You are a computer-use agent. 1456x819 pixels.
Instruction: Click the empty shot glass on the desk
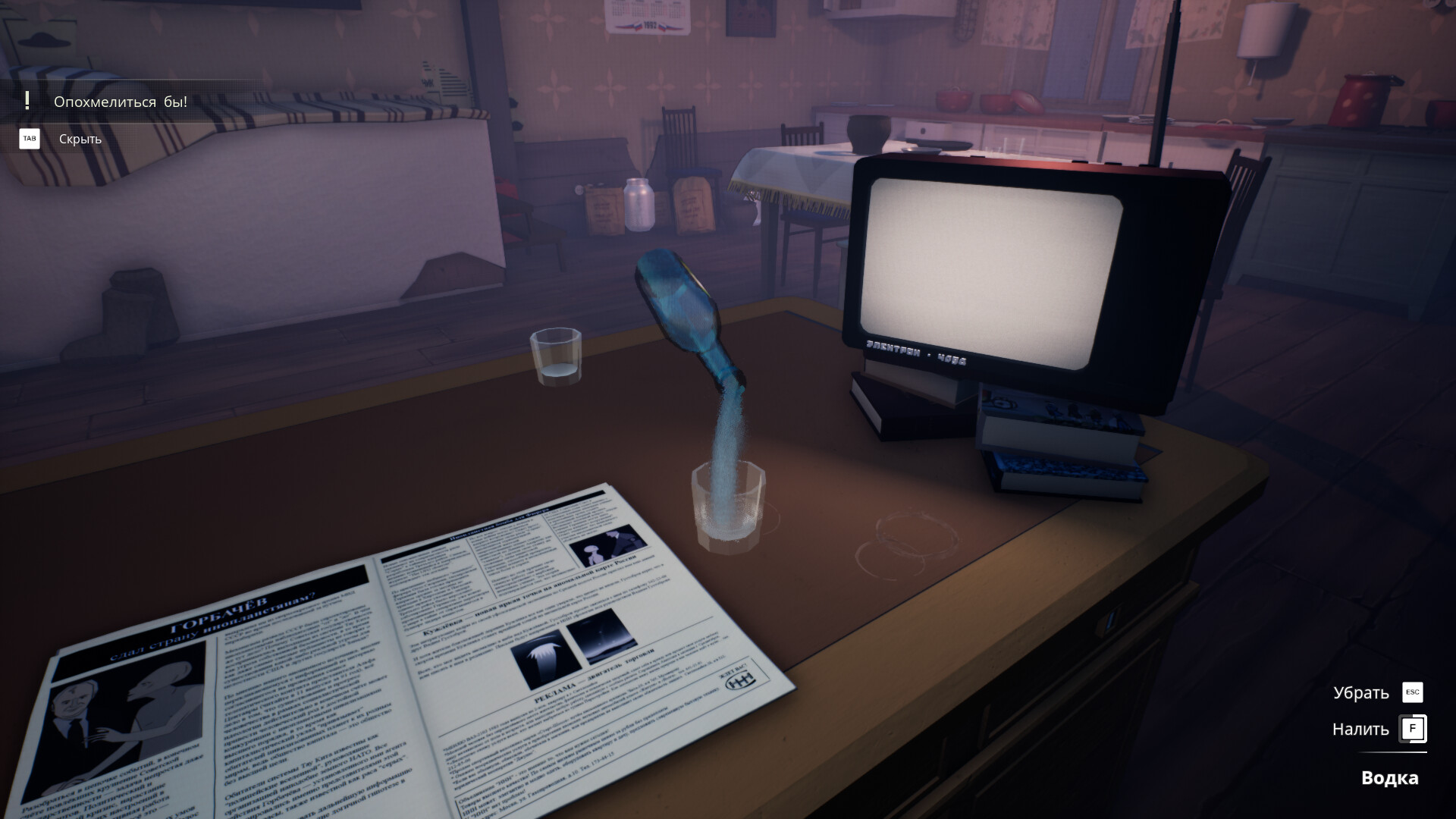coord(556,356)
